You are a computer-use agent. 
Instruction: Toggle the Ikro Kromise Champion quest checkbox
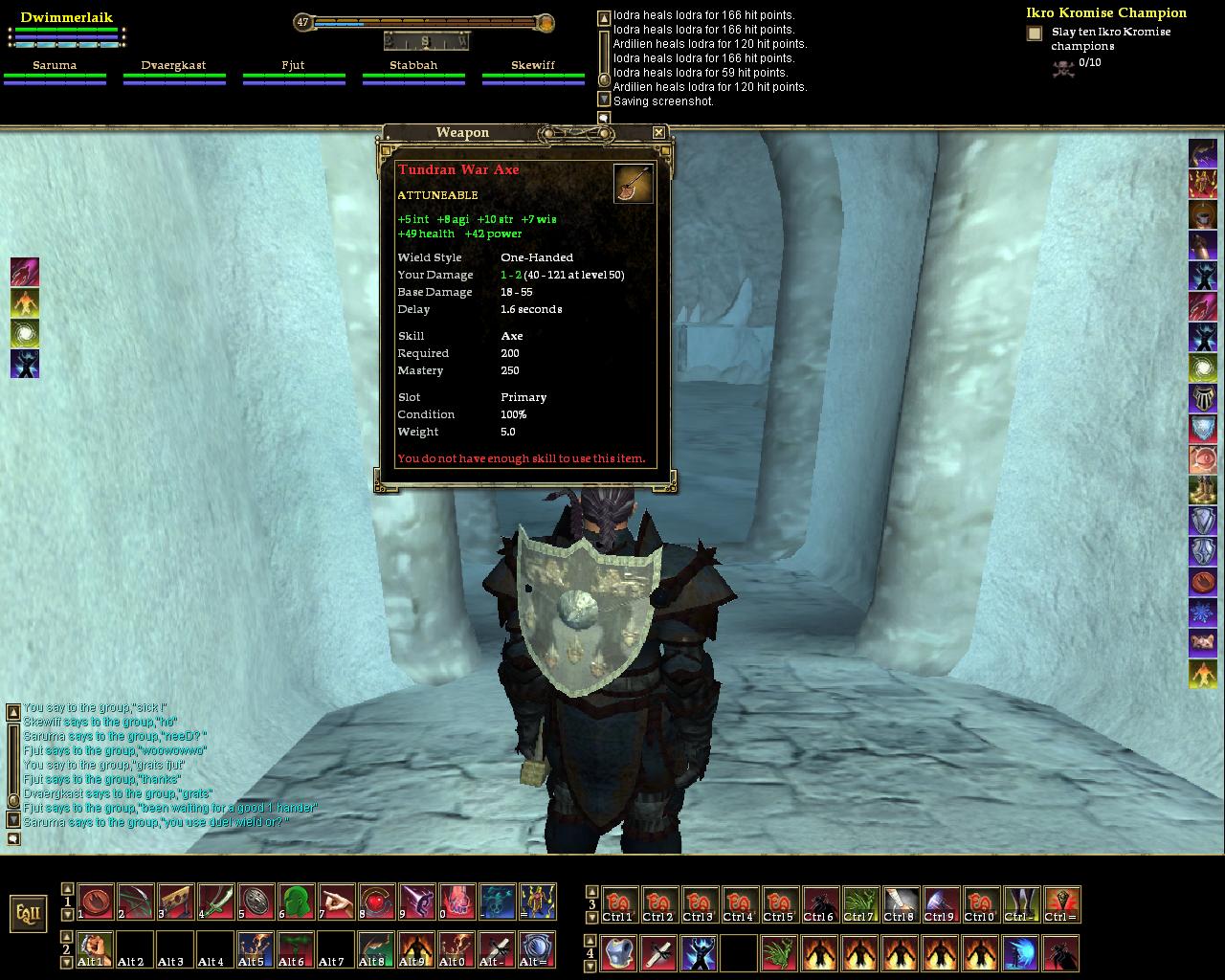coord(1035,33)
